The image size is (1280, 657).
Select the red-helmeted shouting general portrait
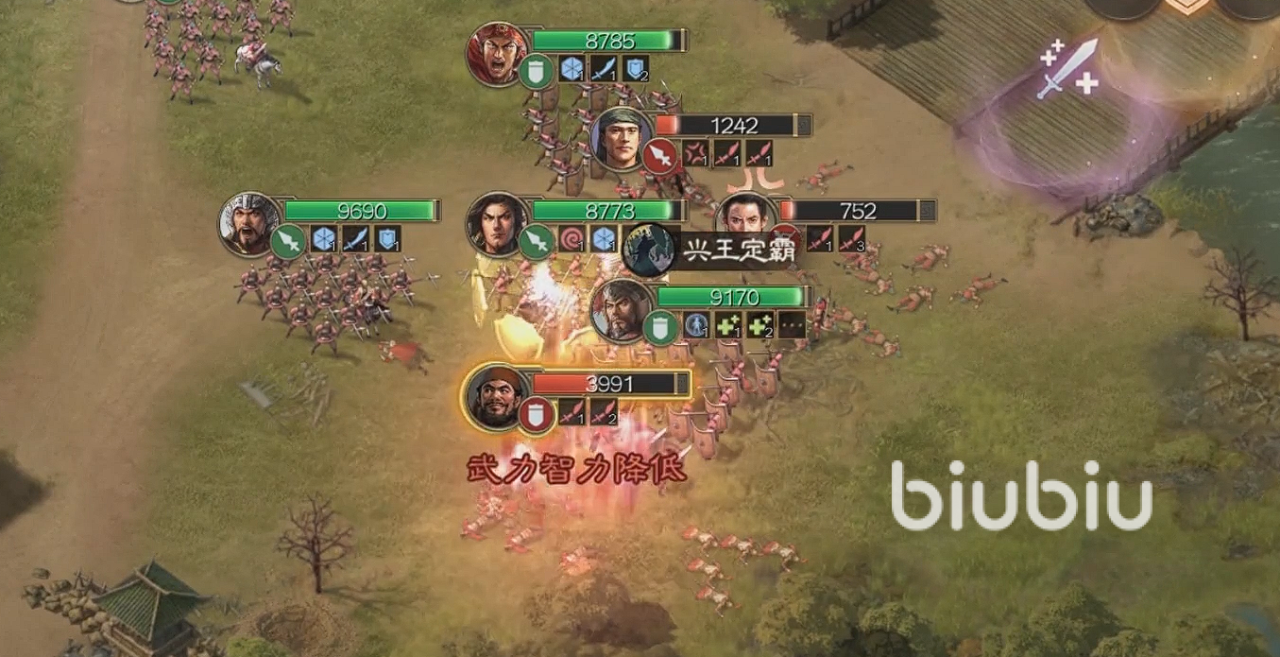pyautogui.click(x=497, y=53)
